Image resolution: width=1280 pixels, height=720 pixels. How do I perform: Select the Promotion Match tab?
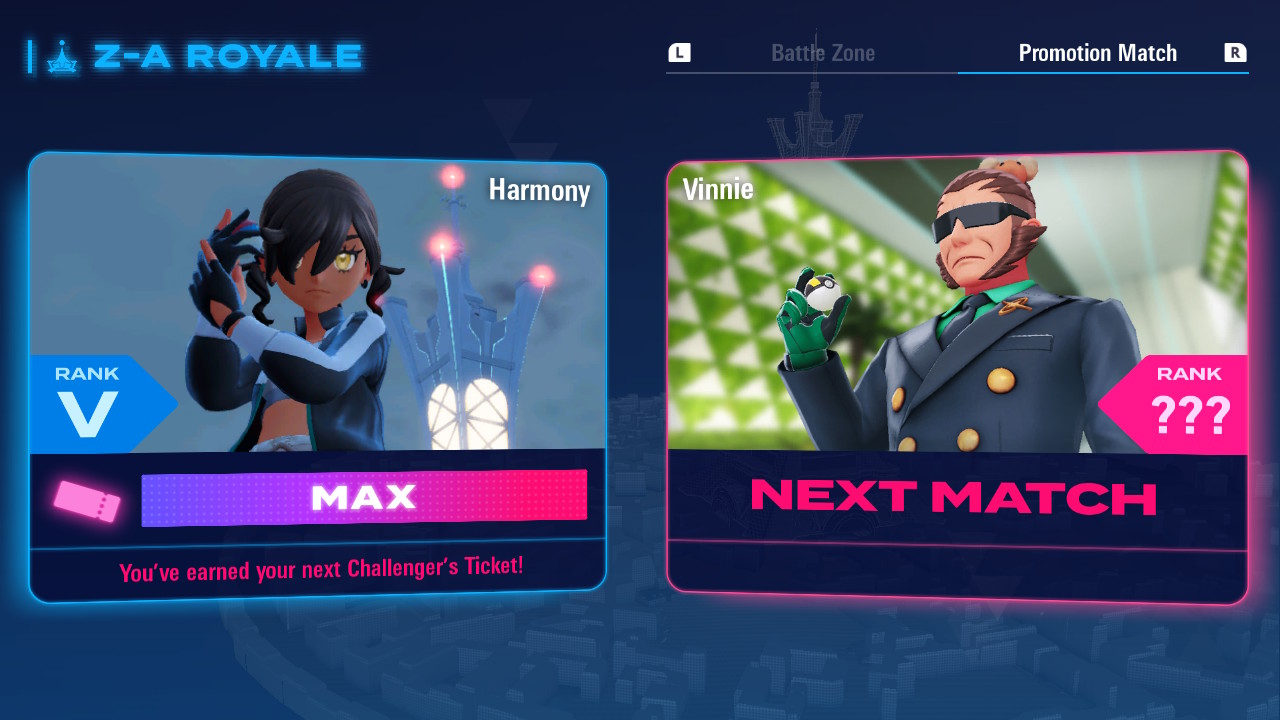(1097, 53)
